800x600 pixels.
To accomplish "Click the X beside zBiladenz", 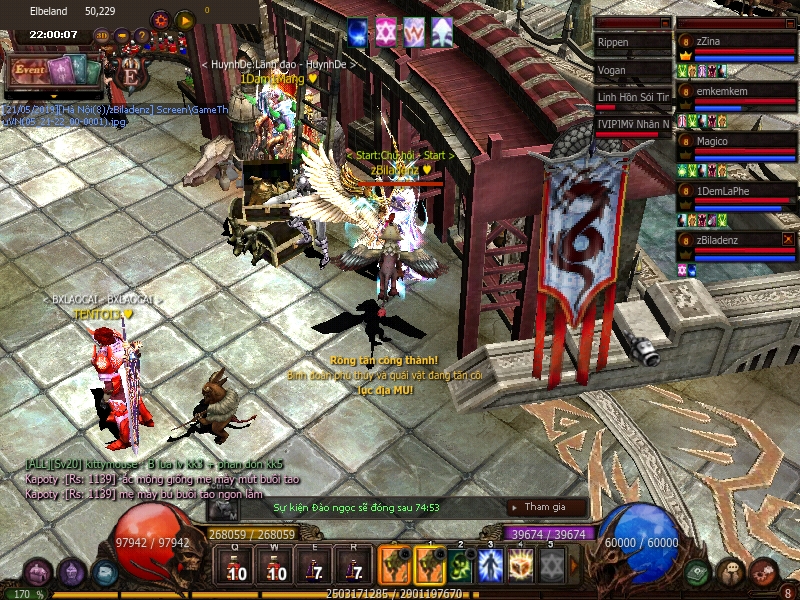I will click(x=788, y=239).
